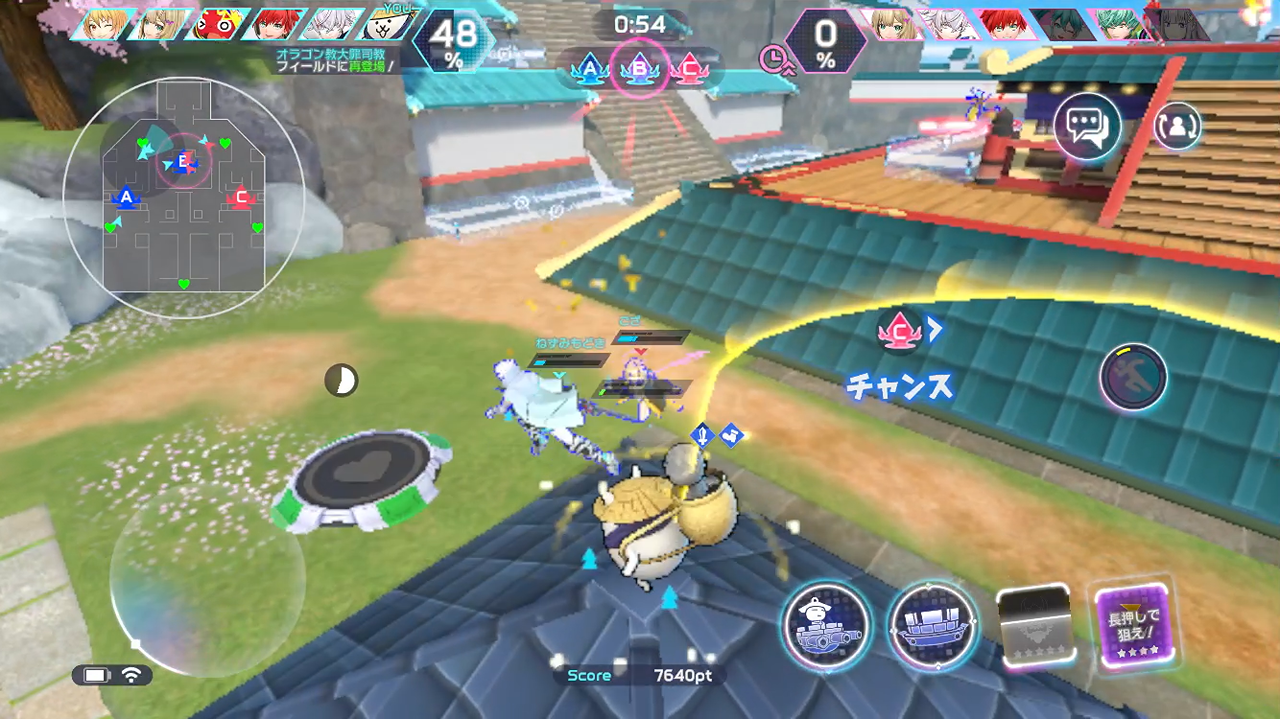
Task: Open the quick chat speech bubble
Action: [x=1087, y=127]
